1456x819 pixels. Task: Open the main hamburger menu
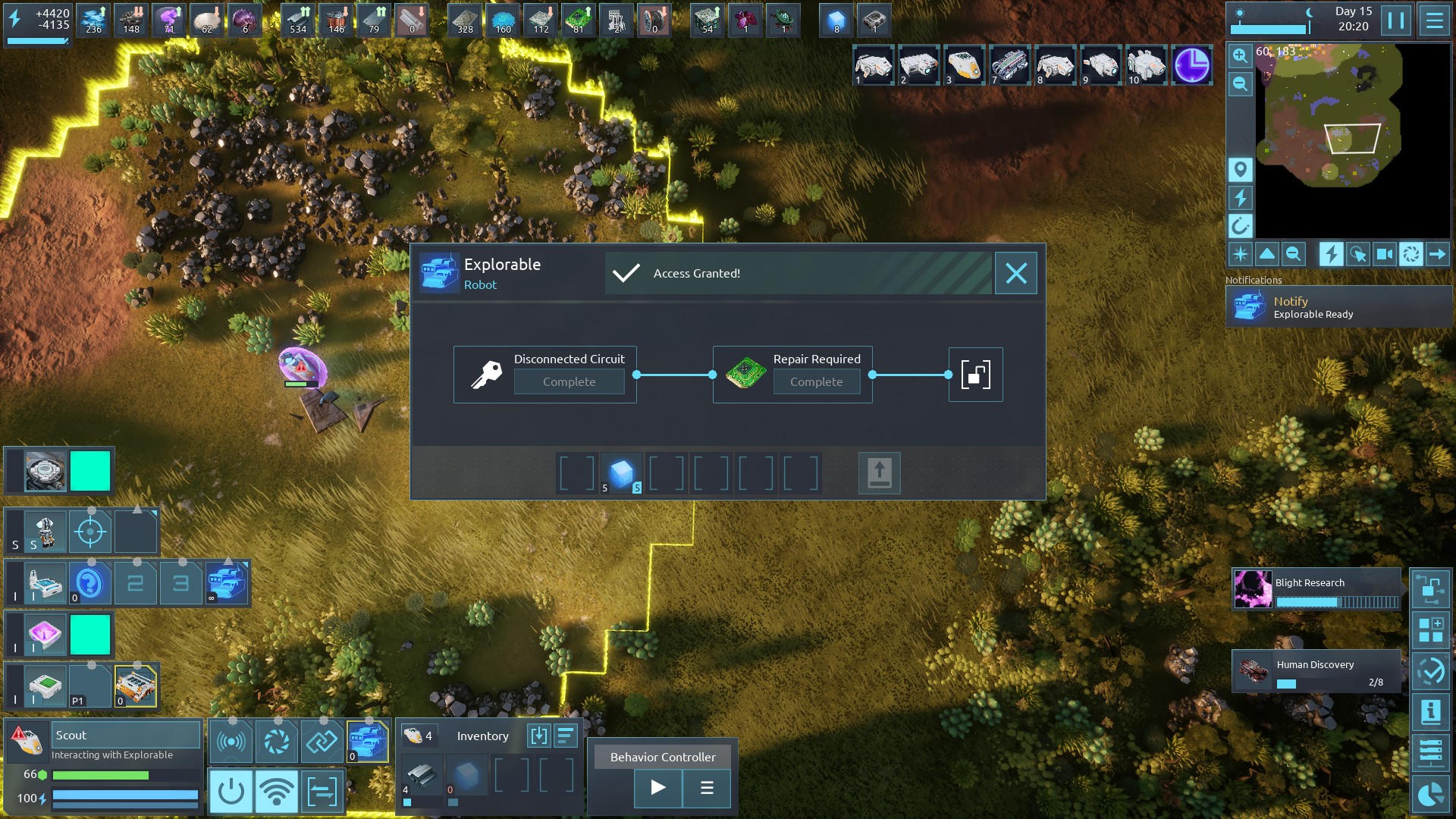[1434, 20]
